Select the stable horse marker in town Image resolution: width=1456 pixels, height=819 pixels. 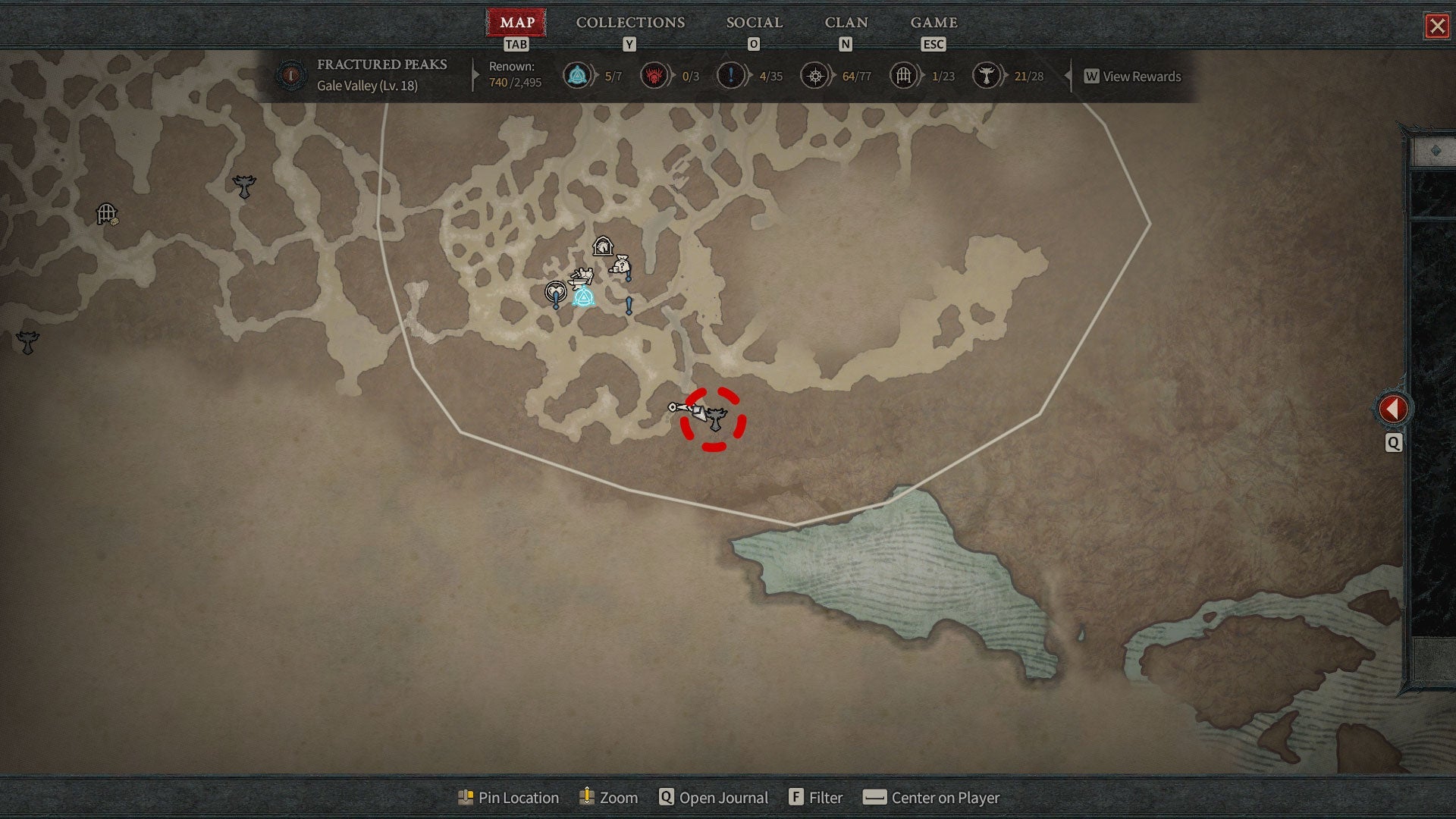pos(603,246)
